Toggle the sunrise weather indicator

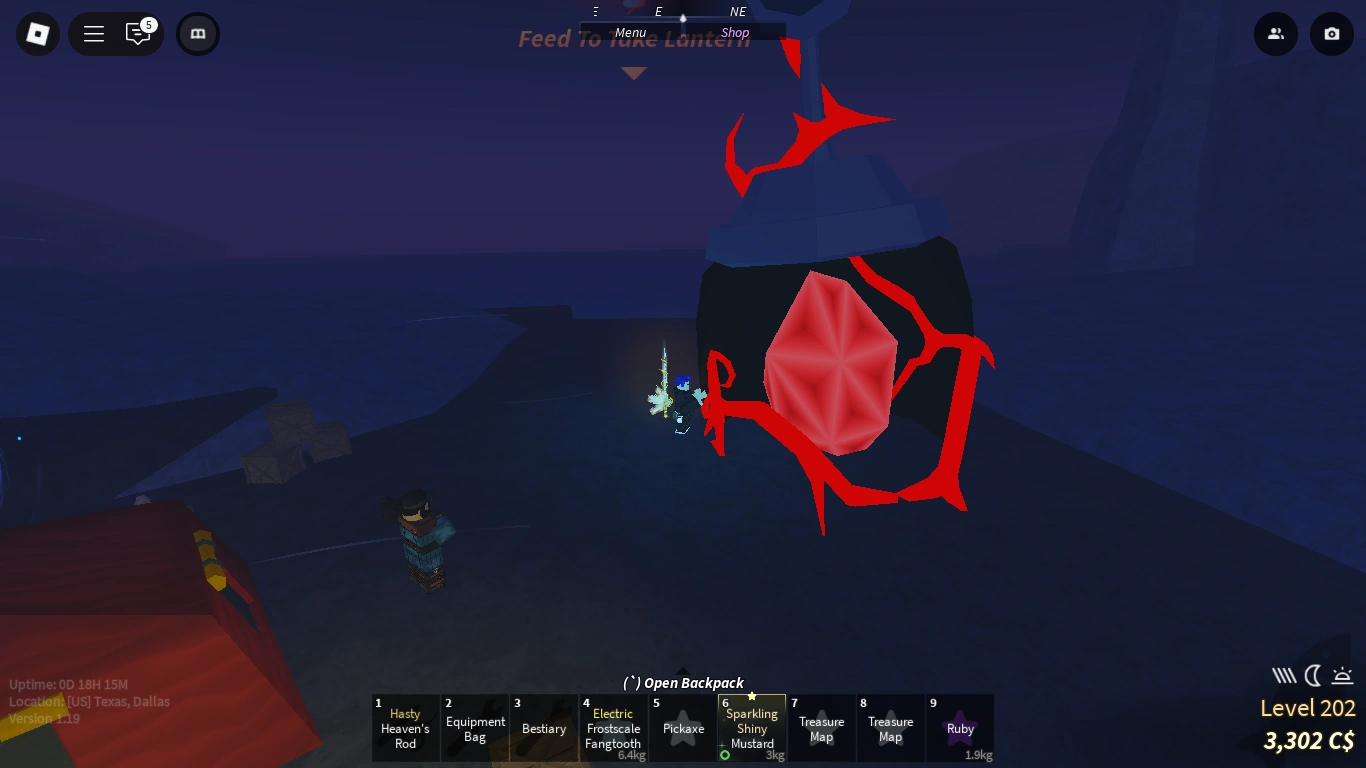coord(1340,675)
